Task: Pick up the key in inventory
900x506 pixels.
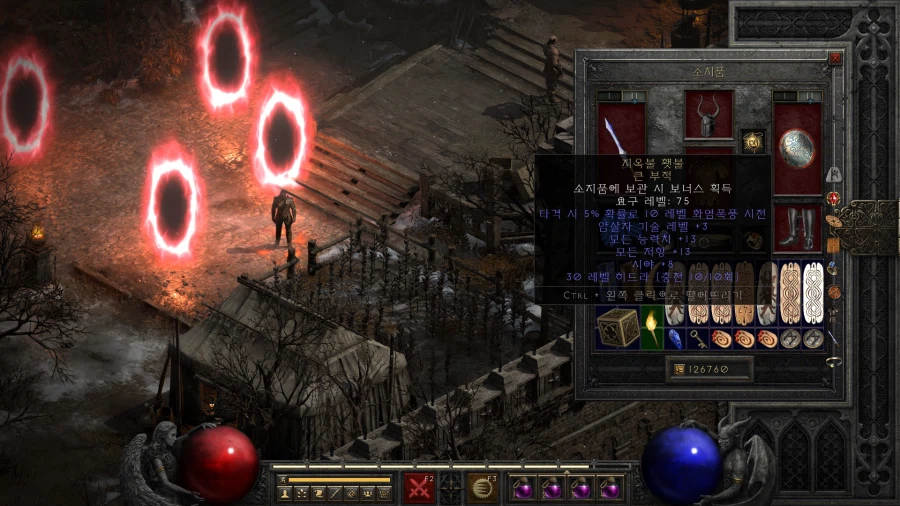Action: 697,338
